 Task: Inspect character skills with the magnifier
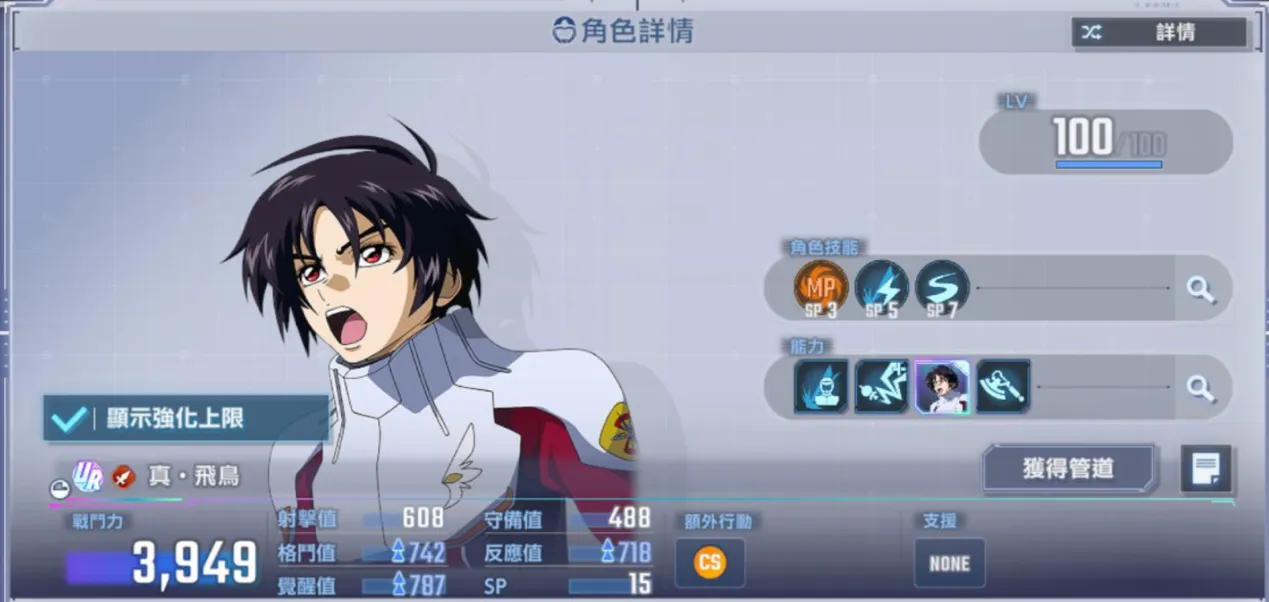click(x=1200, y=290)
